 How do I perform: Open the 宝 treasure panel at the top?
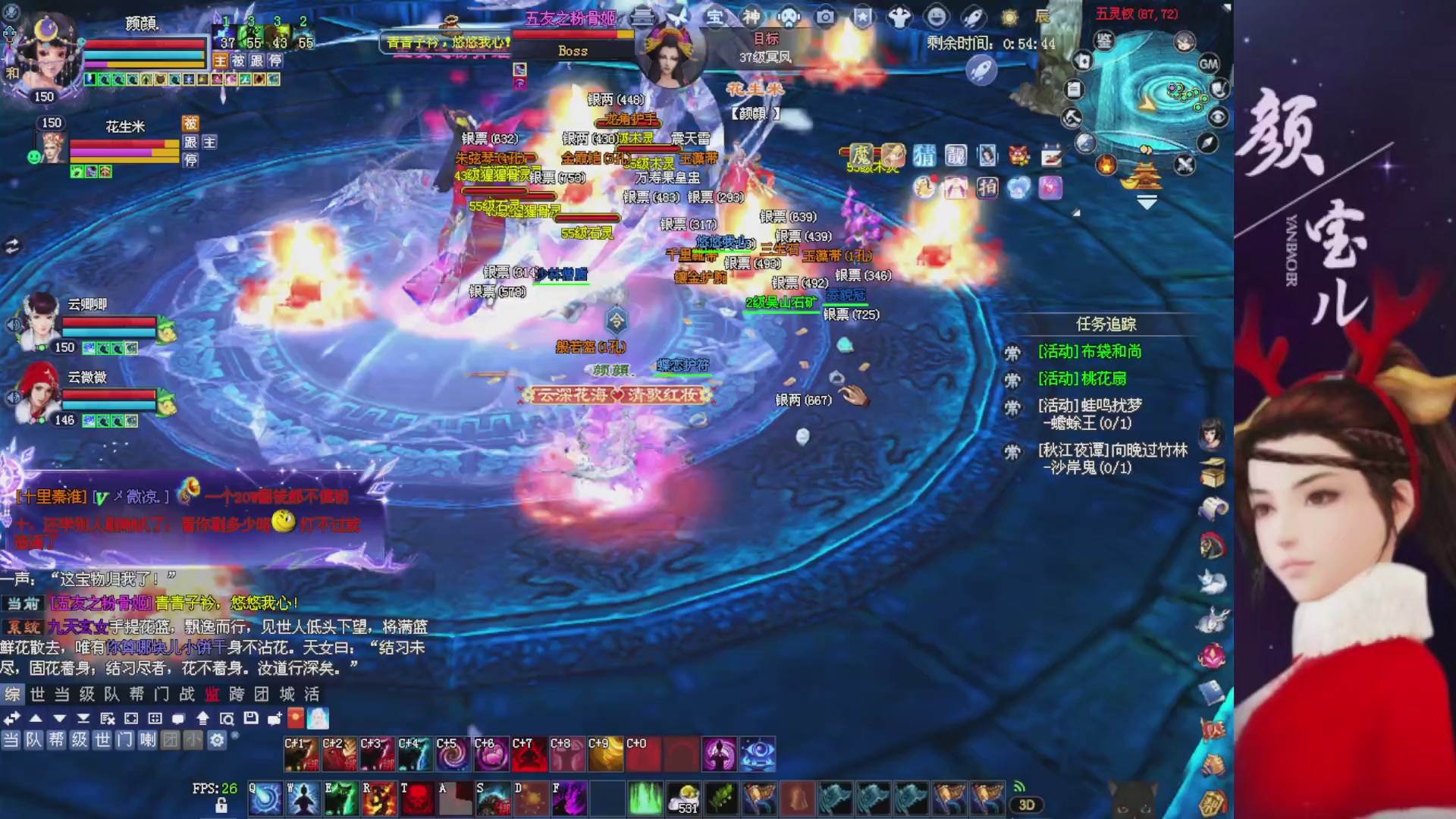[x=714, y=17]
